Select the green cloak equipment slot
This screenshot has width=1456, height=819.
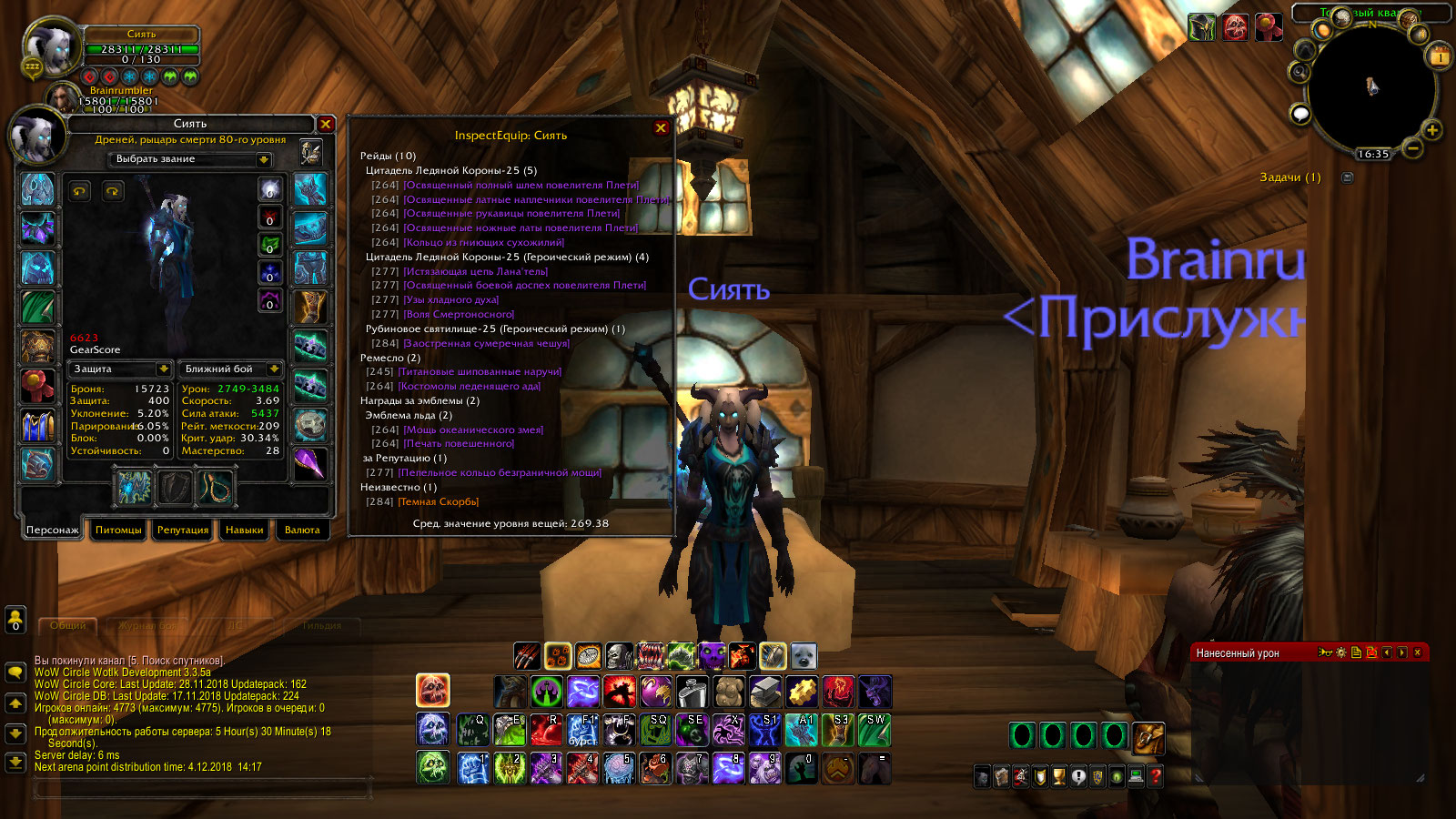37,307
